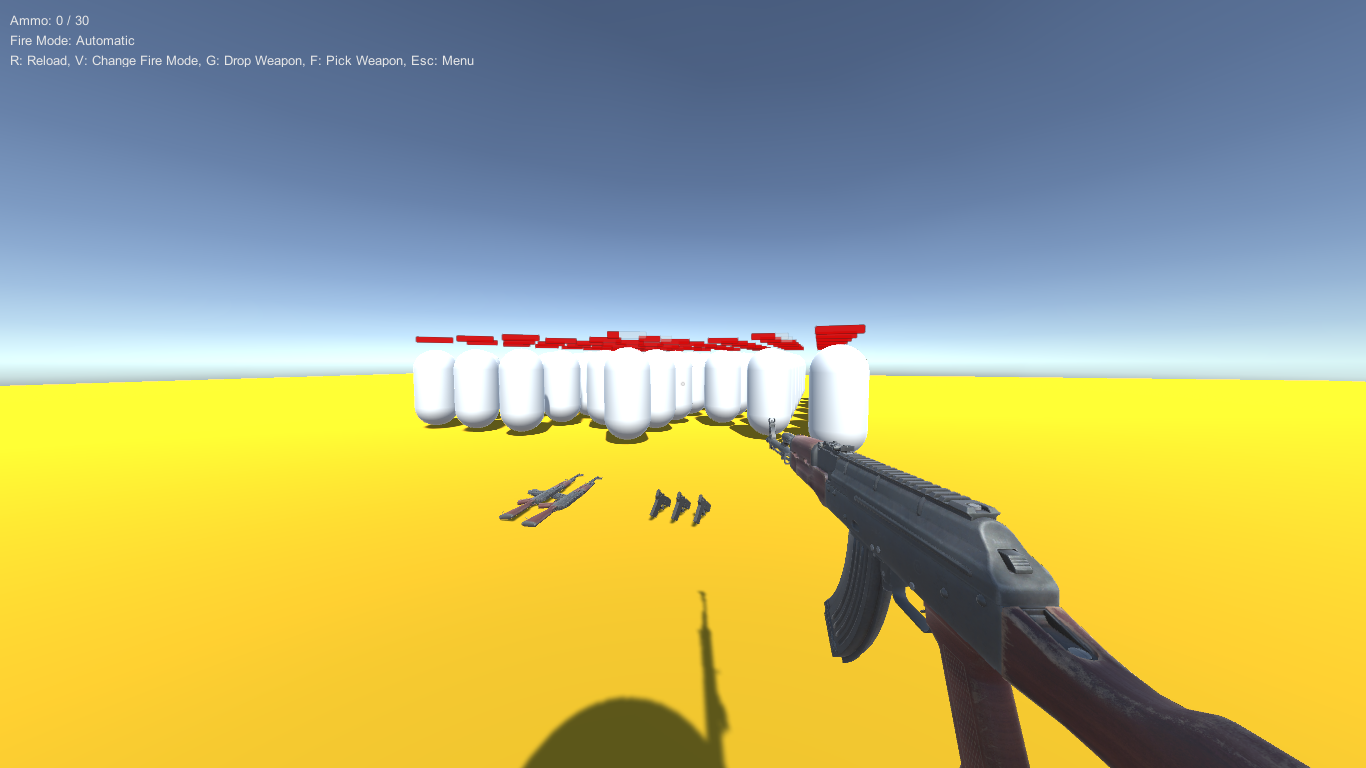Select the leftmost dropped pistol

(661, 505)
